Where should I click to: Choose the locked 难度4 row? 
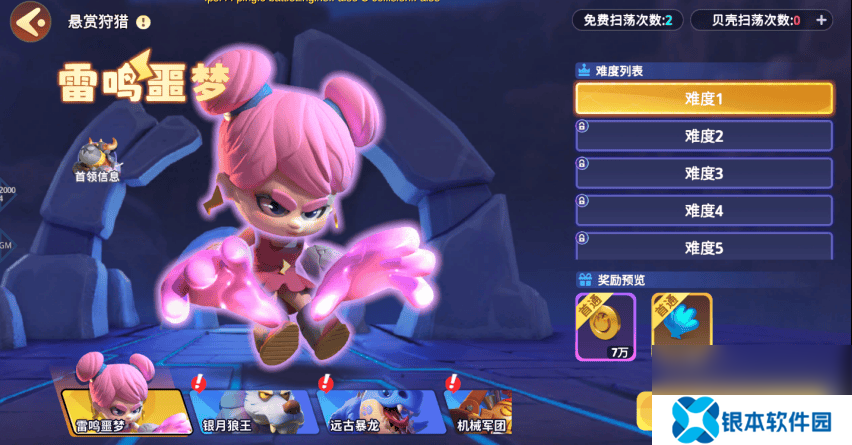pos(704,210)
